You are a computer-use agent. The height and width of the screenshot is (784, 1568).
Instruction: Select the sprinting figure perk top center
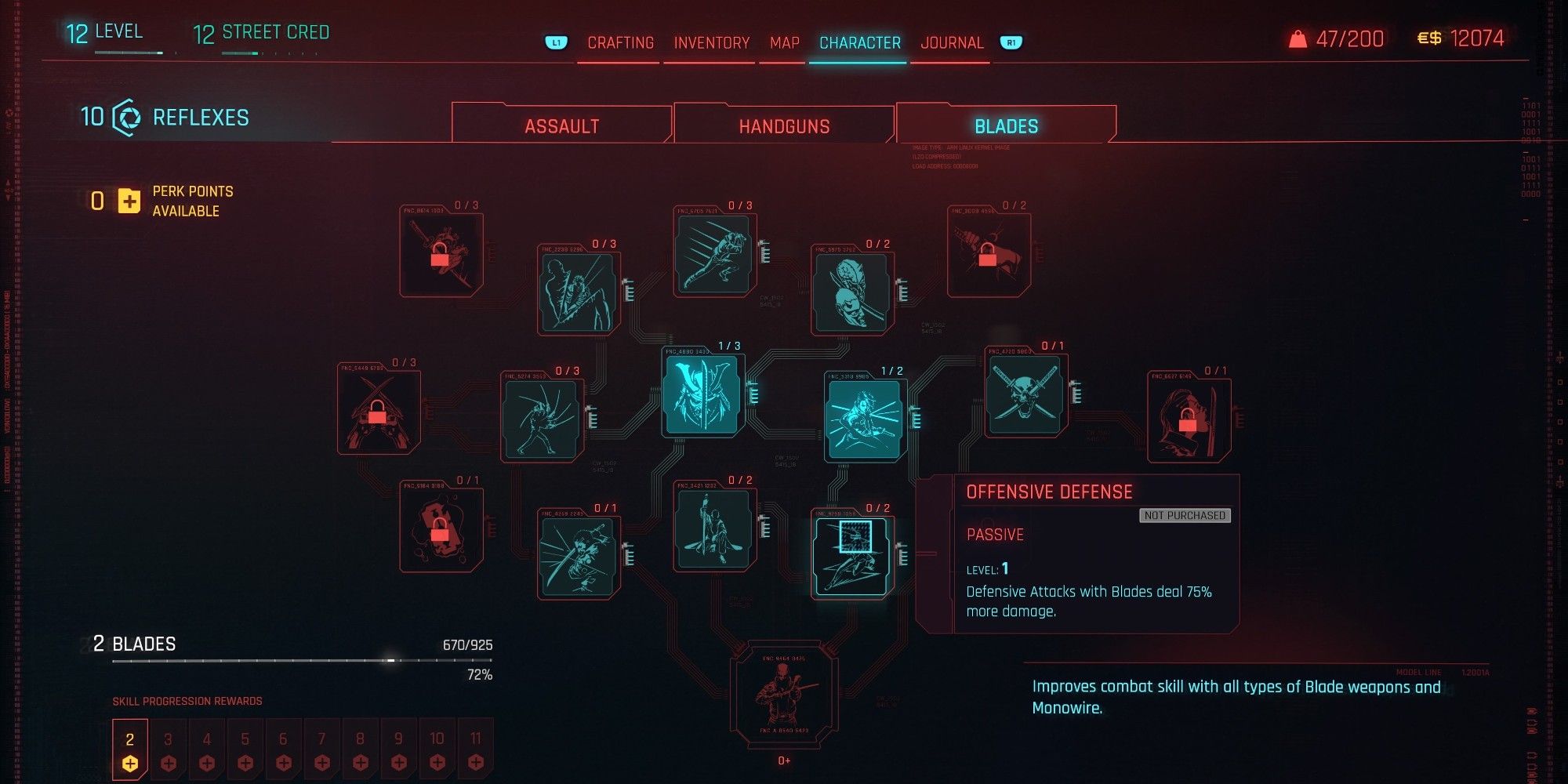tap(713, 251)
